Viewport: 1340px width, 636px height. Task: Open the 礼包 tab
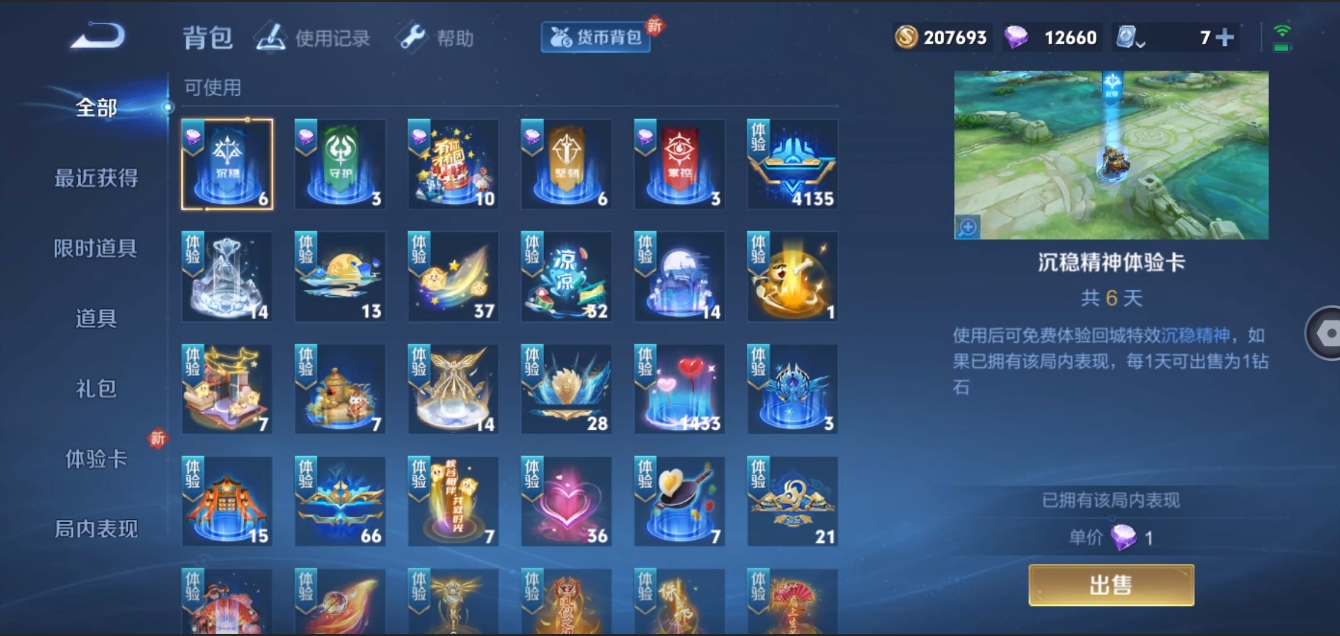[x=96, y=388]
